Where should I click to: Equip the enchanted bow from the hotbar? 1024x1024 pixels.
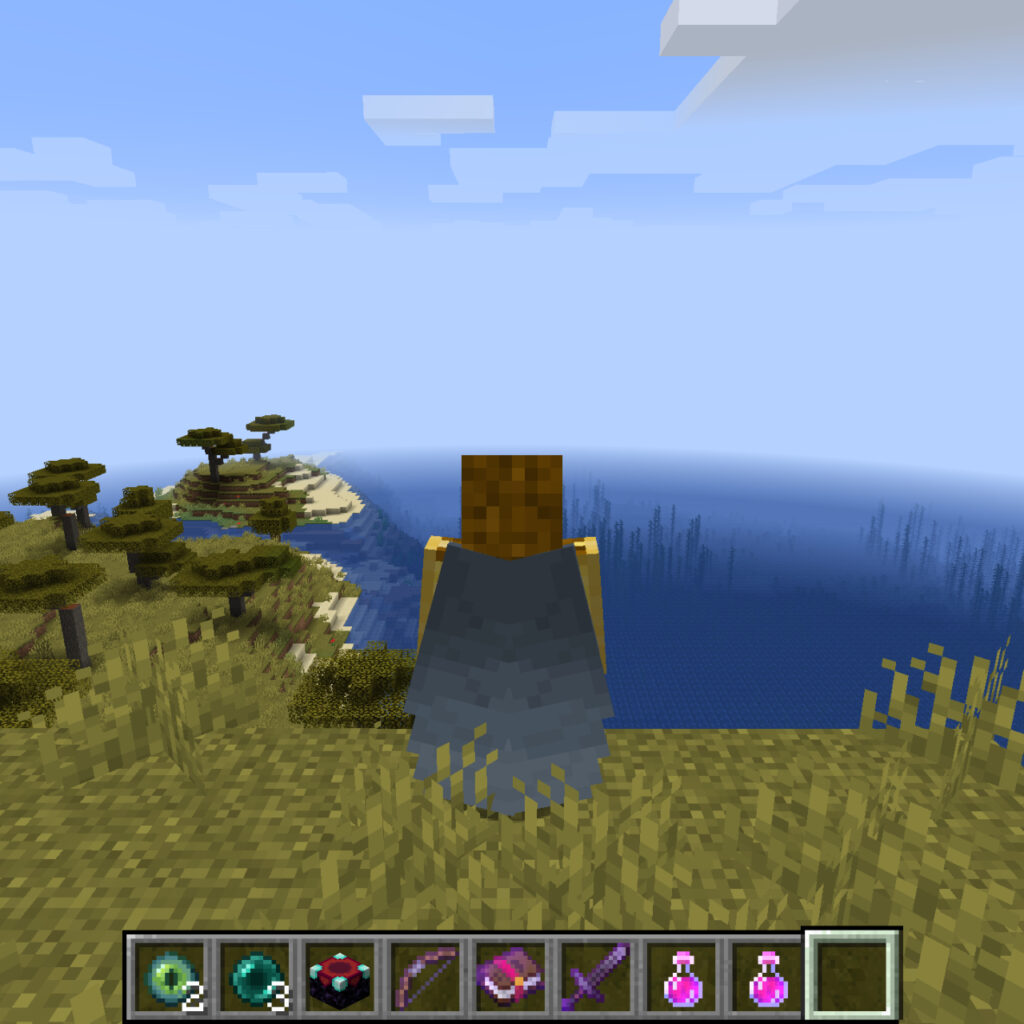(425, 976)
